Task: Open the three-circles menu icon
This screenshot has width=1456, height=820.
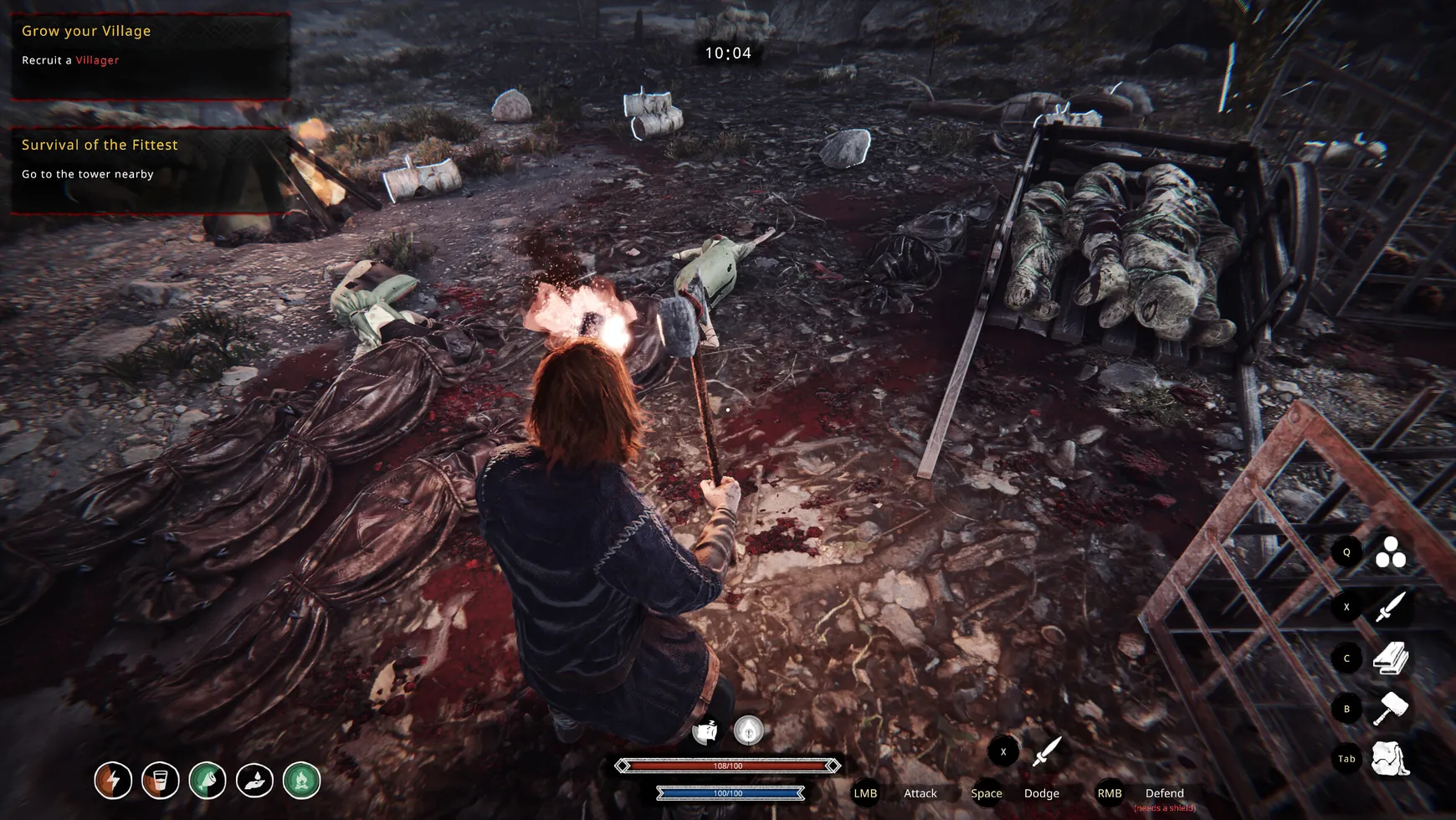Action: coord(1391,552)
